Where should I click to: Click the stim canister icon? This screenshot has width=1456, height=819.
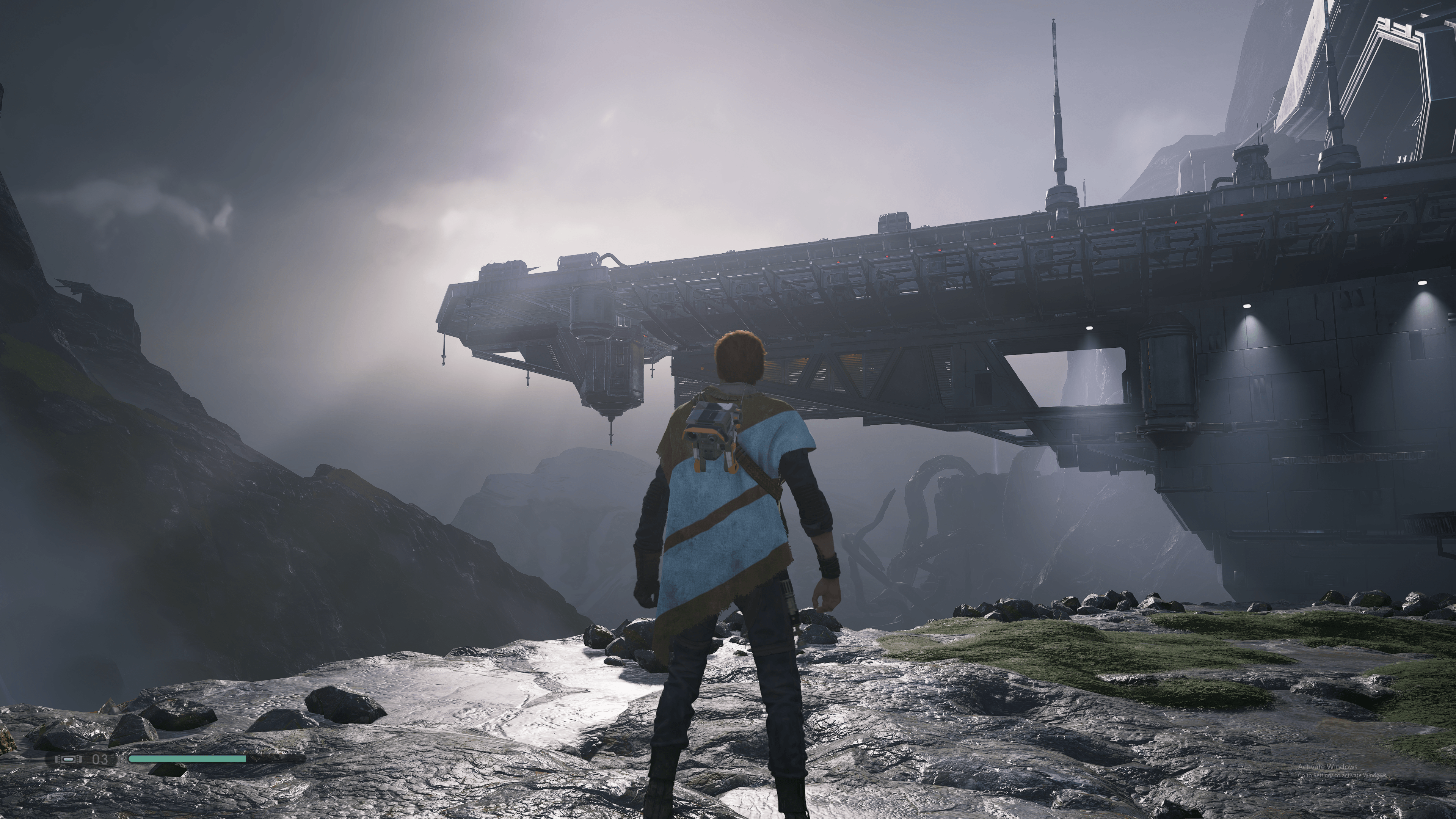pos(68,759)
